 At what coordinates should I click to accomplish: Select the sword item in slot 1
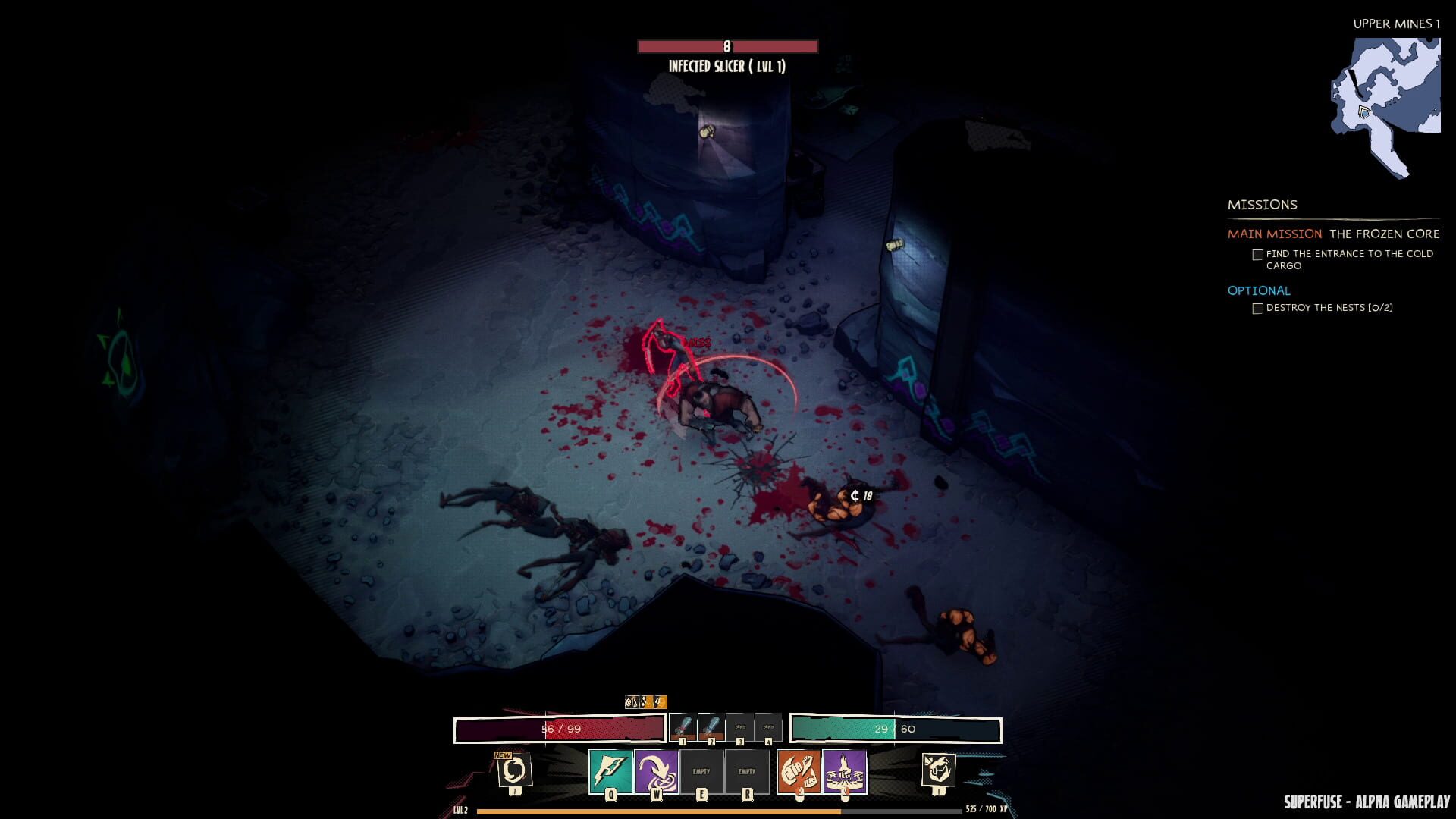(x=685, y=726)
